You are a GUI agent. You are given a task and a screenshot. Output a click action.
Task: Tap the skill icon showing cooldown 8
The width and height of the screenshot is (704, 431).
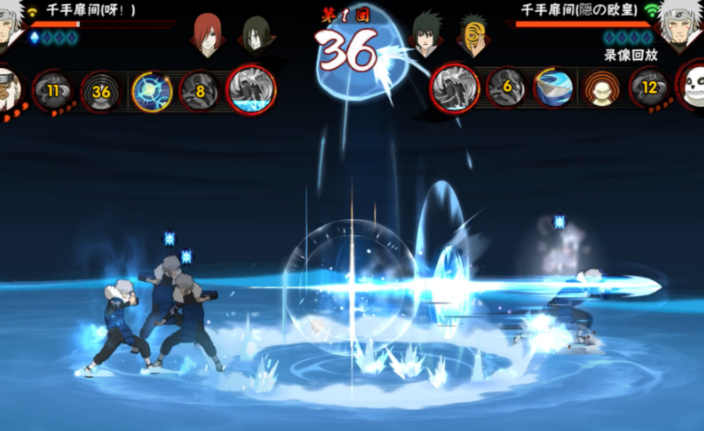199,90
